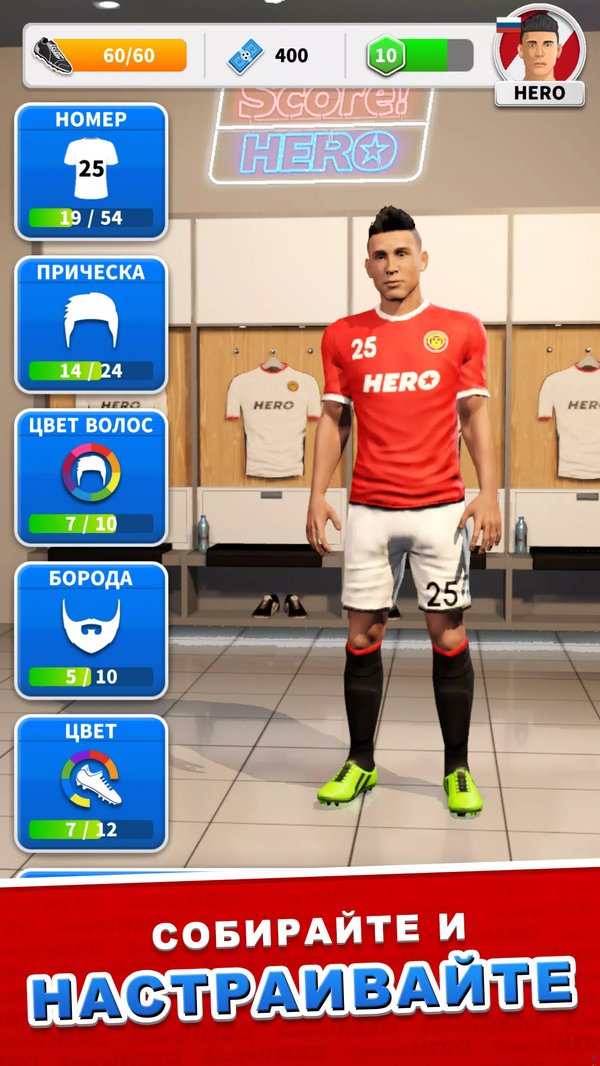
Task: Open the БОРОДА beard customization
Action: [91, 629]
